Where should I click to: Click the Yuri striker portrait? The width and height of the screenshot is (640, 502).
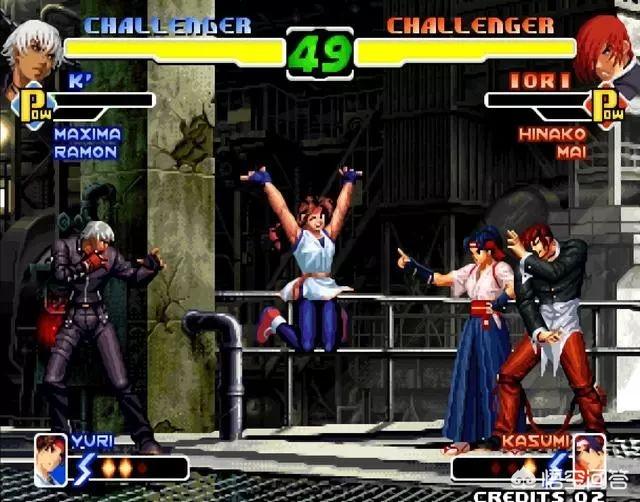(x=50, y=458)
